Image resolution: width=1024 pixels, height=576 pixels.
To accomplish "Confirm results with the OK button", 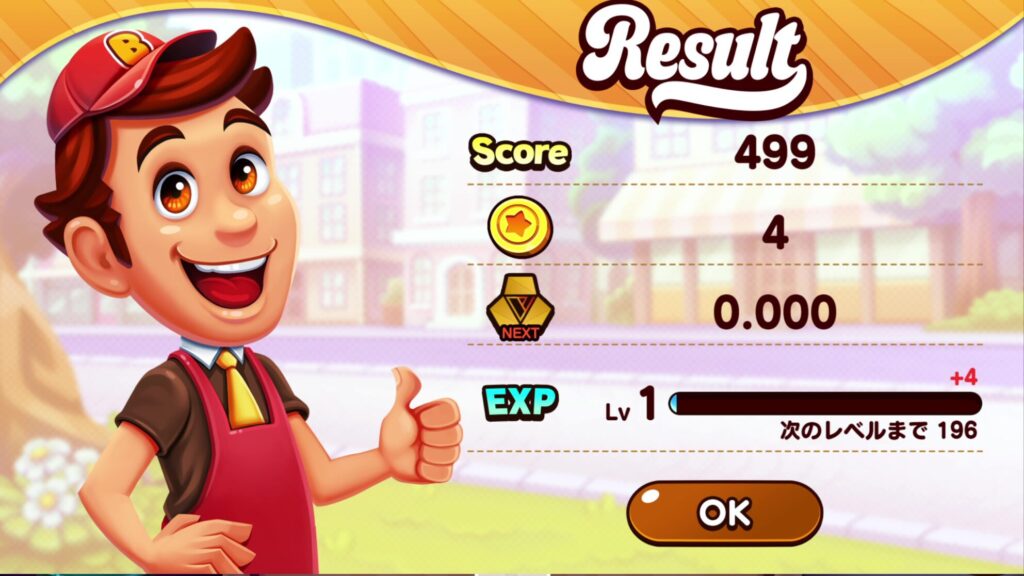I will tap(724, 513).
